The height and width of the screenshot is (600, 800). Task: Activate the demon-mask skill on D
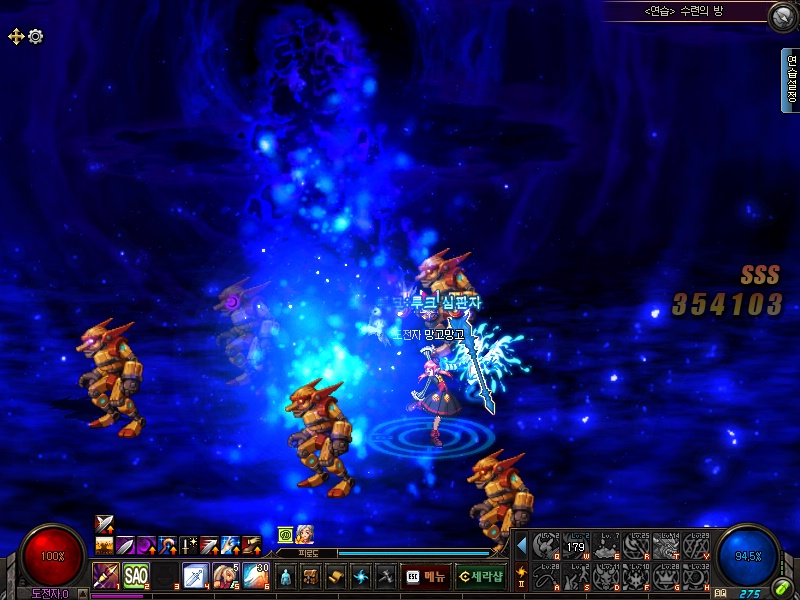(605, 577)
